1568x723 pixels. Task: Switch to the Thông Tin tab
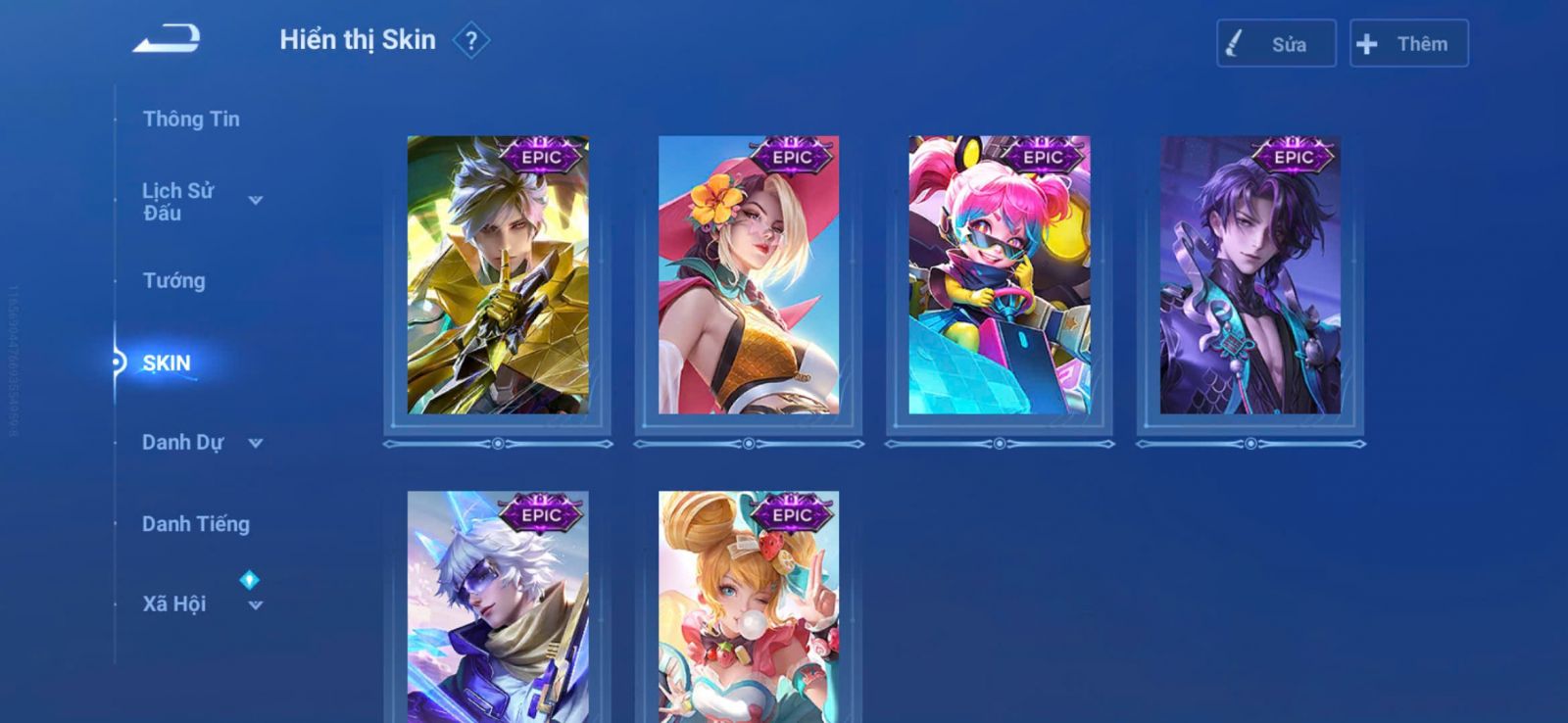[191, 120]
